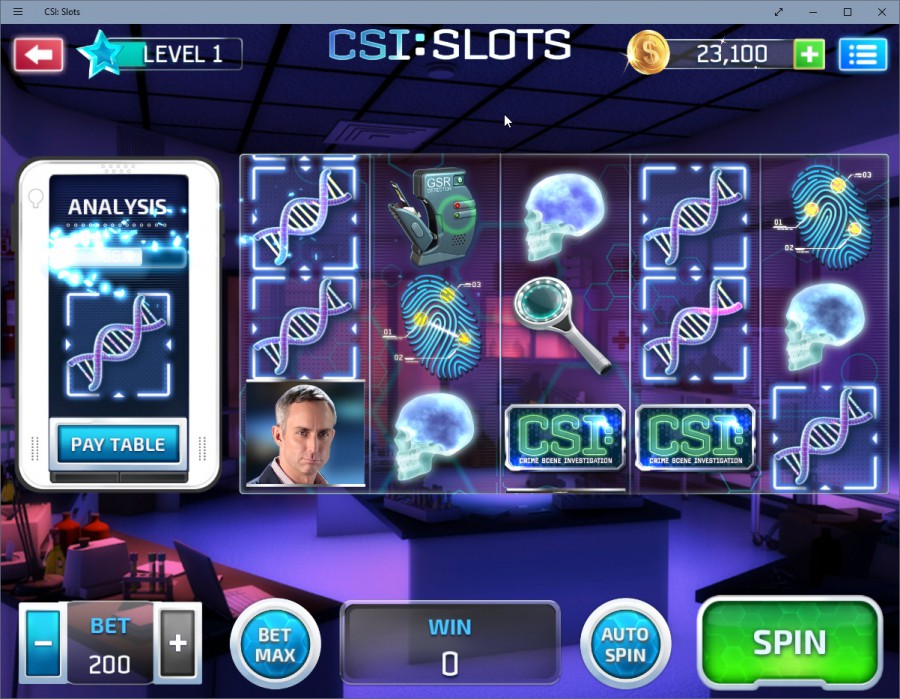Open the window hamburger menu

click(18, 12)
